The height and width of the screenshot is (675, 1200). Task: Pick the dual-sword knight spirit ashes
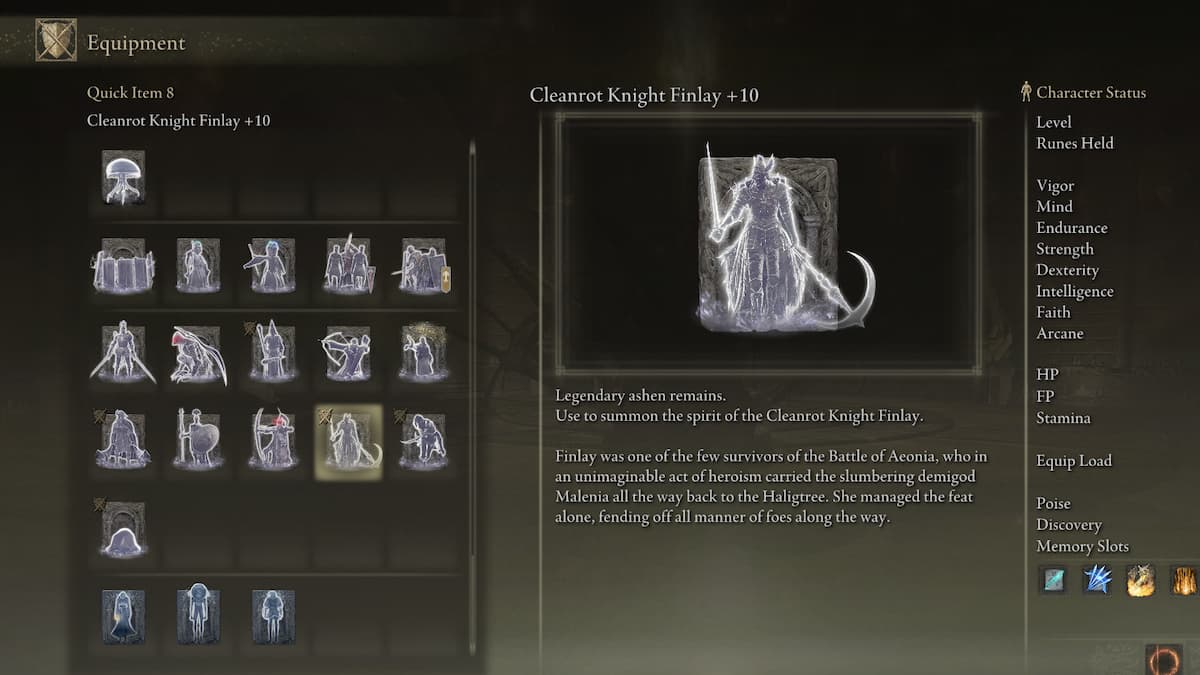pyautogui.click(x=124, y=353)
